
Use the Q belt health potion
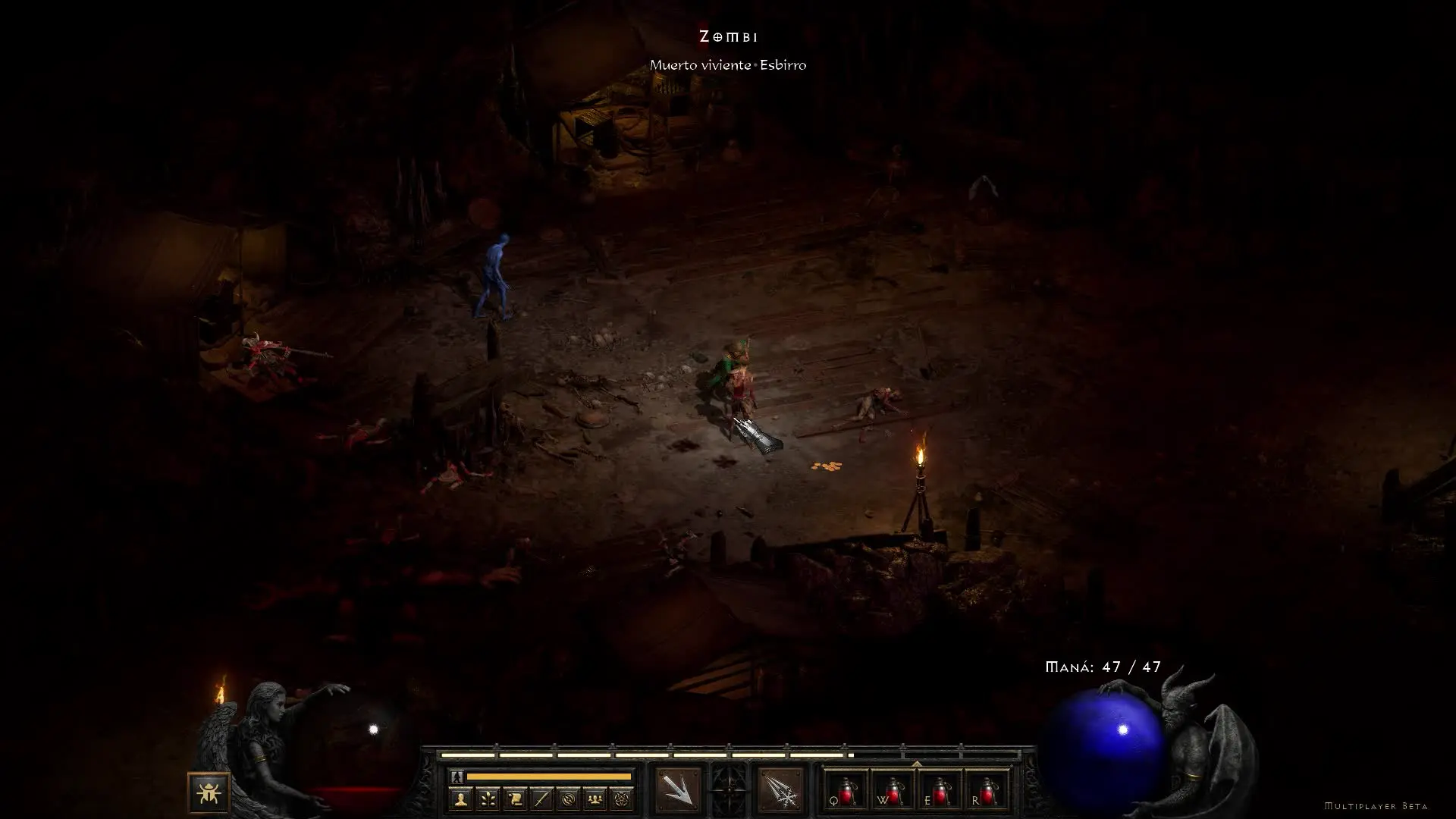click(845, 789)
